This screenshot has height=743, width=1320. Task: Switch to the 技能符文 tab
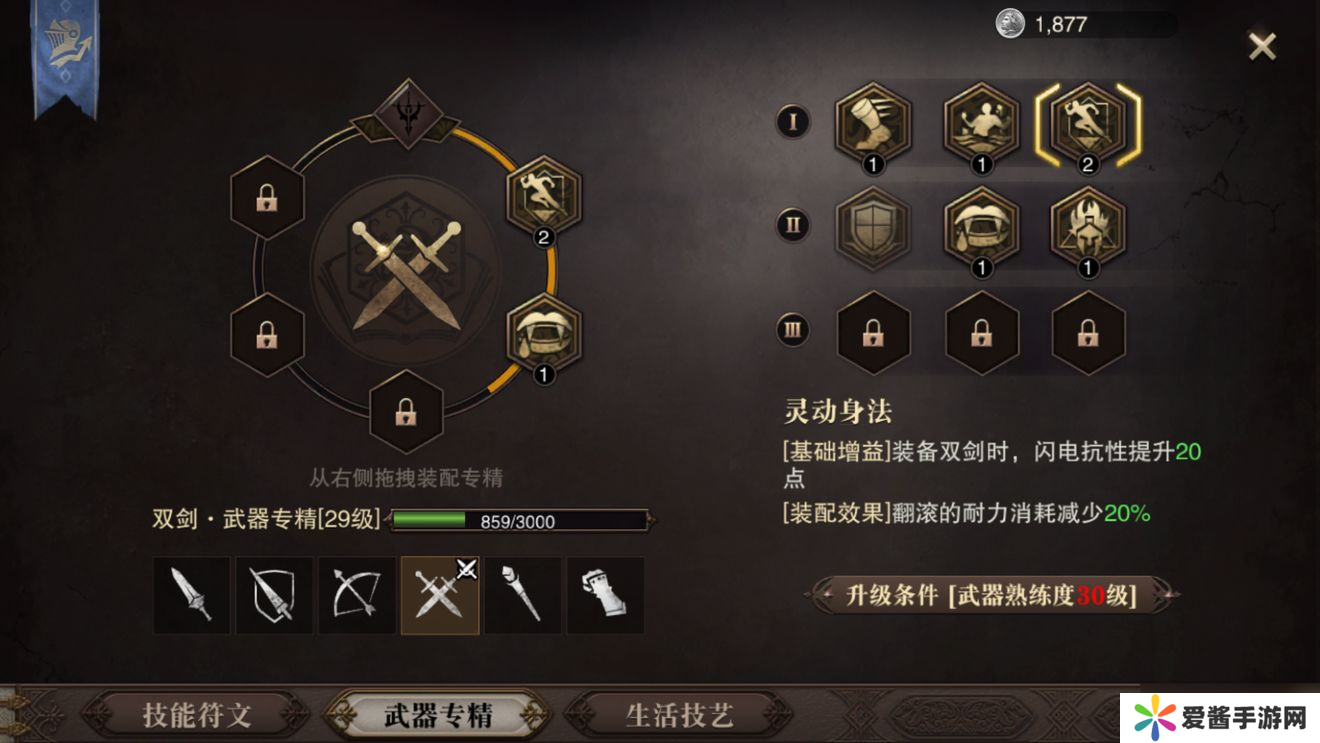coord(196,714)
